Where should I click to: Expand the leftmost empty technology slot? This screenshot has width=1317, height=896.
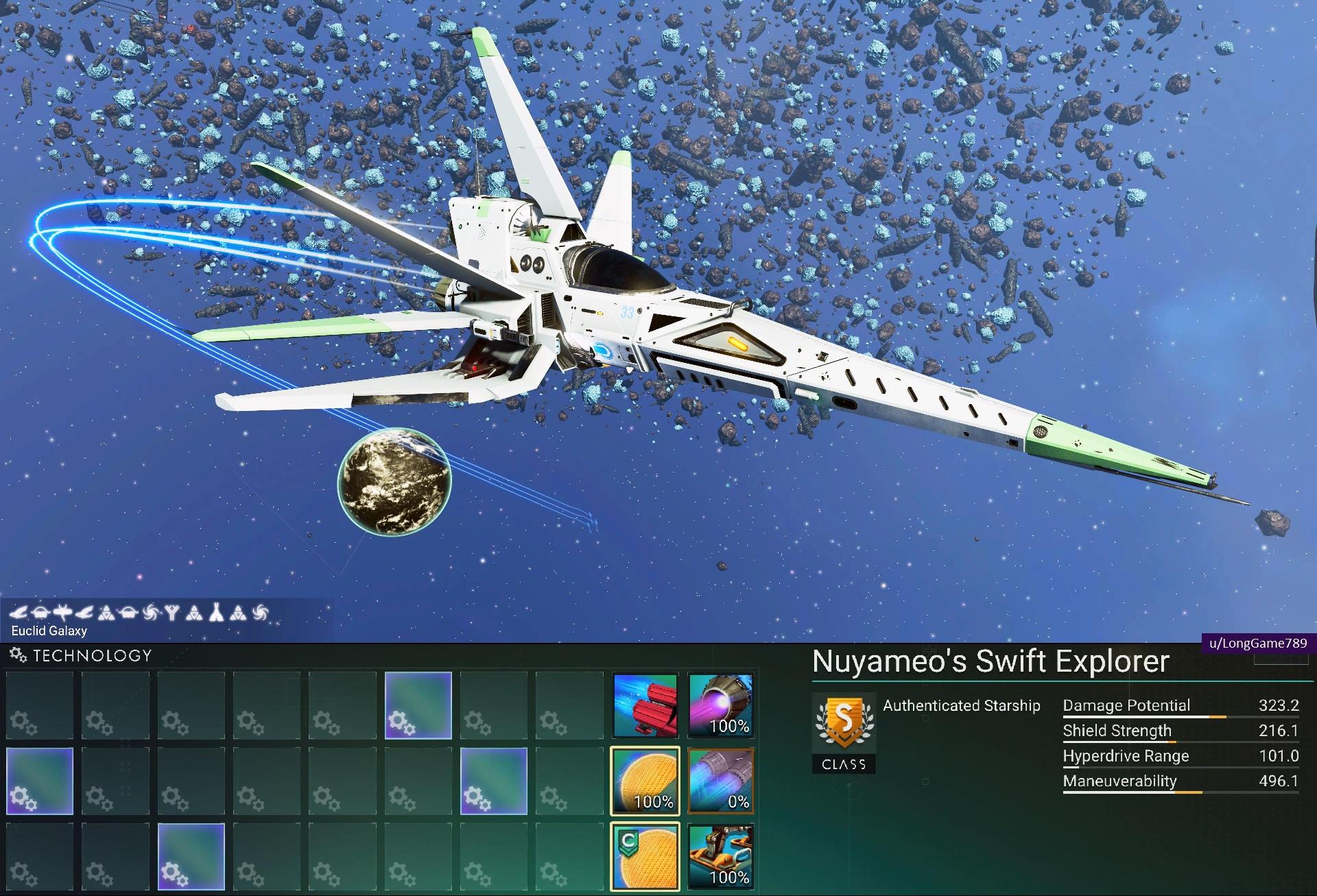click(39, 705)
